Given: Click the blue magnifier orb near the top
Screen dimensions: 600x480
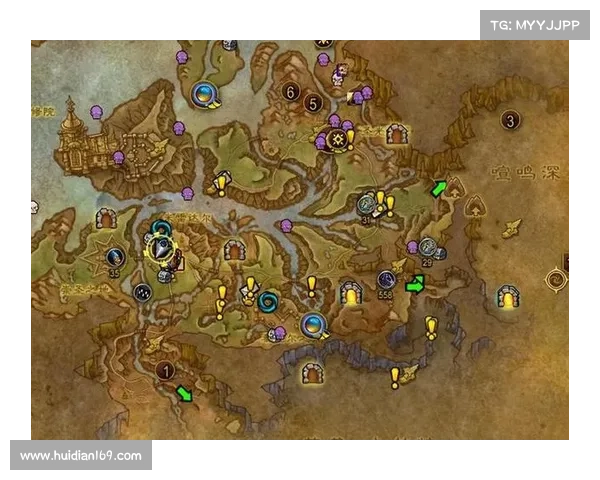Looking at the screenshot, I should [x=203, y=93].
